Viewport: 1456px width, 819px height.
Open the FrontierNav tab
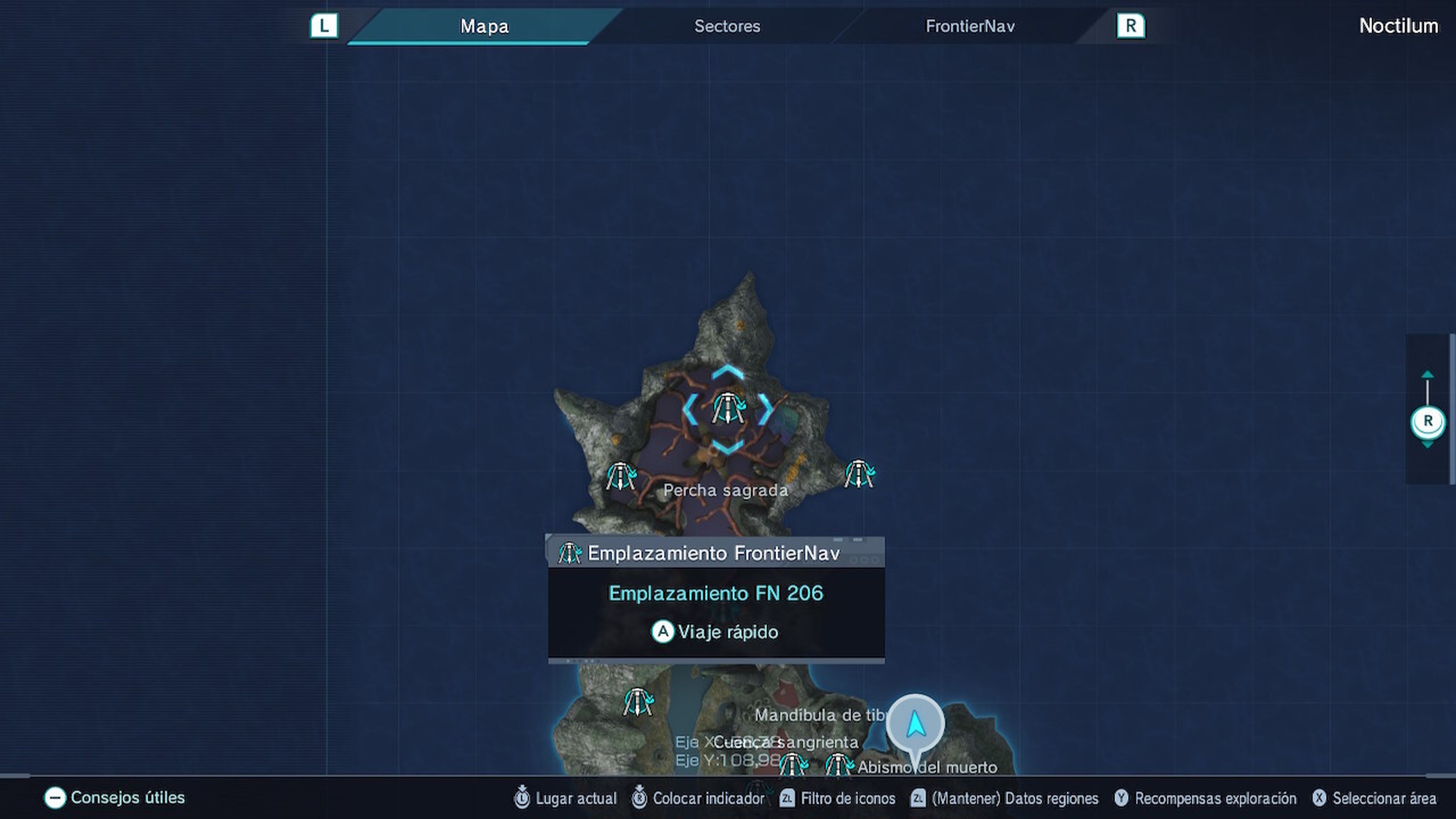(x=971, y=26)
